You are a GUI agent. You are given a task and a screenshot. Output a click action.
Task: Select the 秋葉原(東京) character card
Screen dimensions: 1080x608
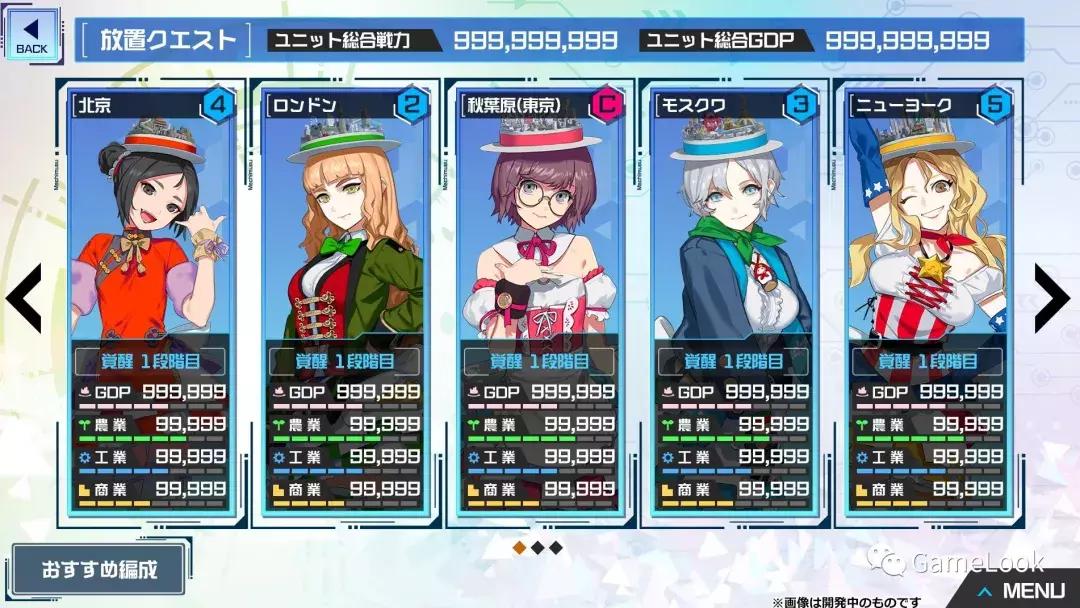coord(538,300)
